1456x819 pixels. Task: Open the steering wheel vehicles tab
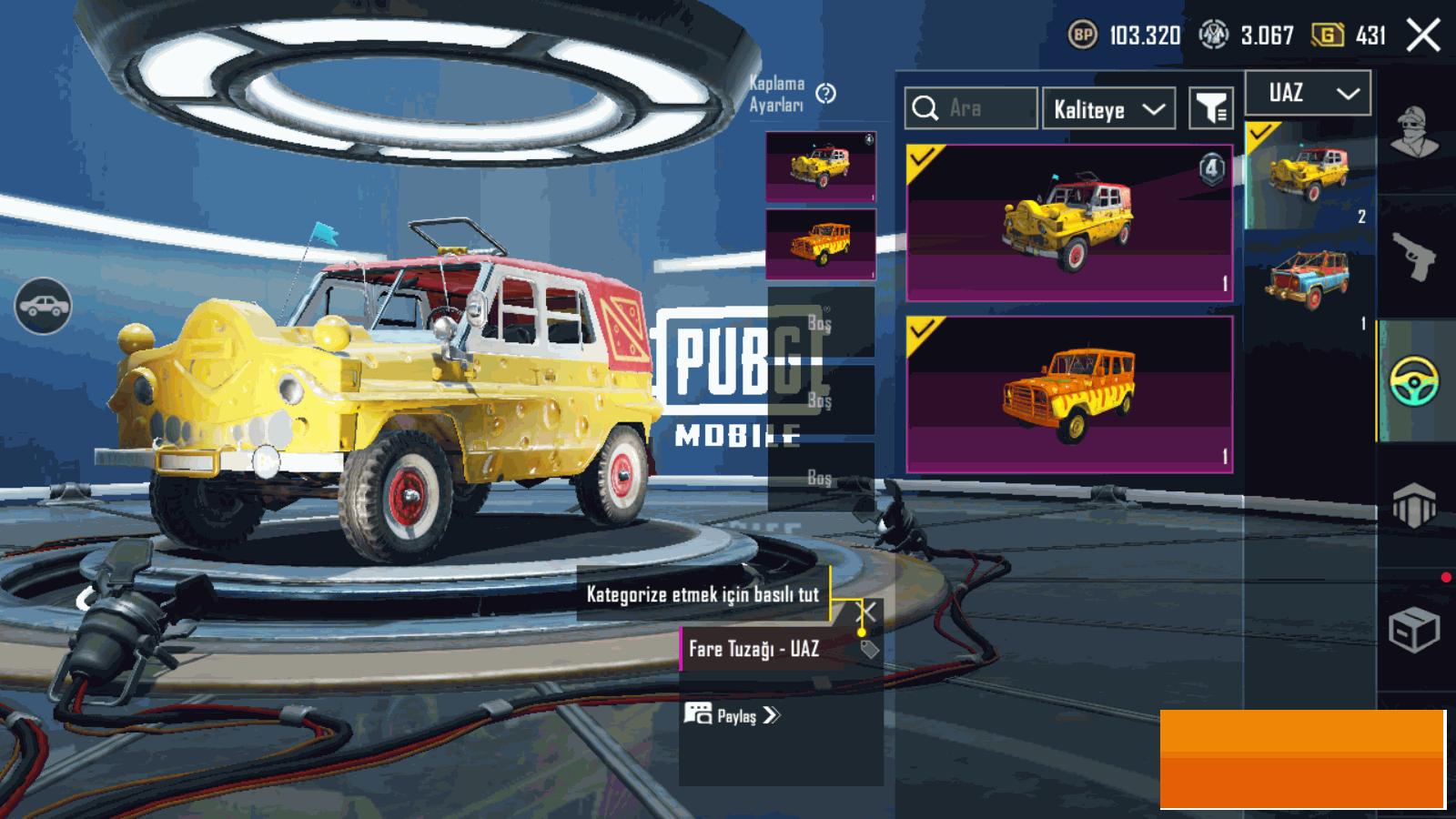click(x=1414, y=380)
